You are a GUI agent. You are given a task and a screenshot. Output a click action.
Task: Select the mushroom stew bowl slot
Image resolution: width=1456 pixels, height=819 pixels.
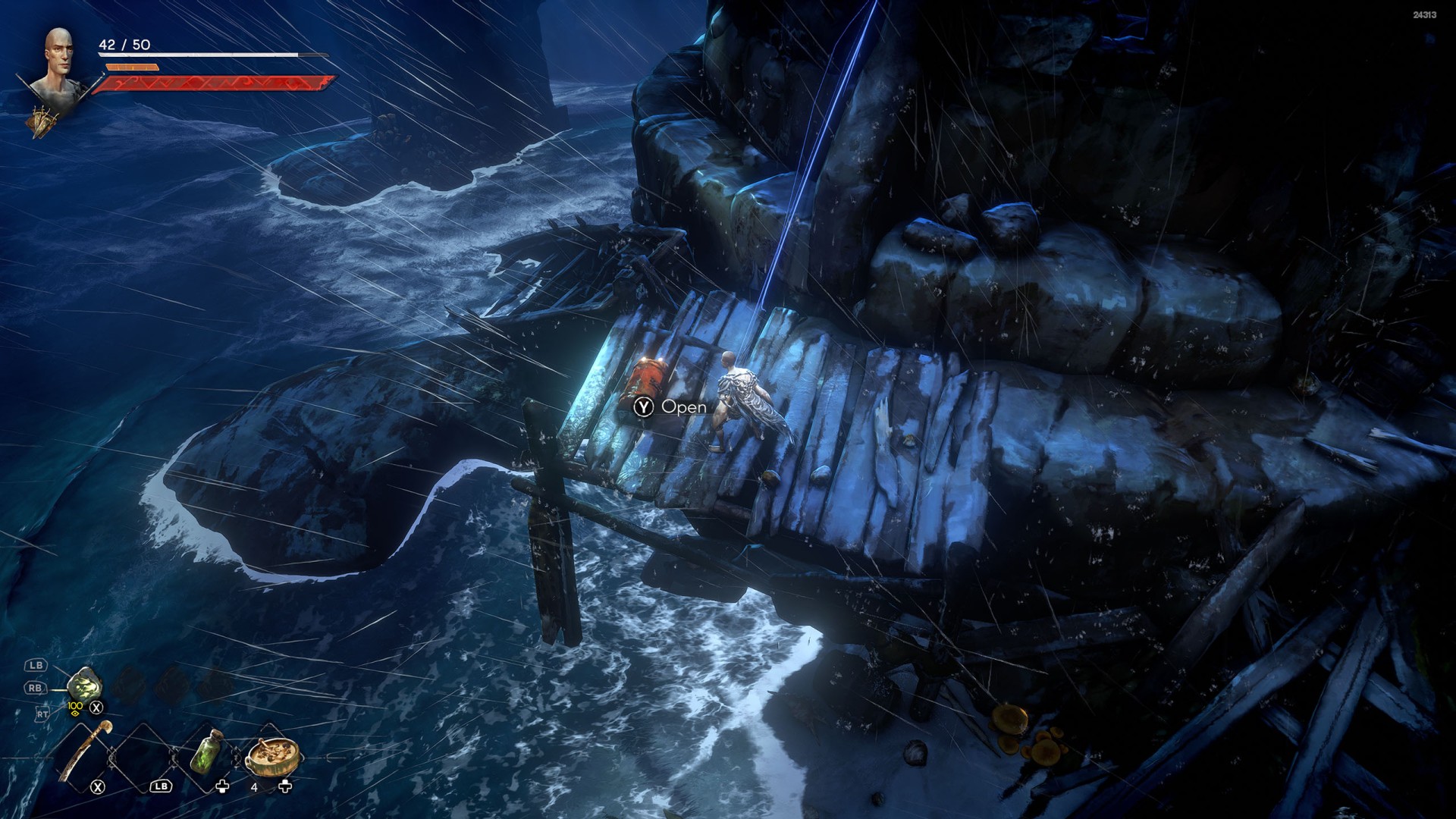(x=274, y=755)
